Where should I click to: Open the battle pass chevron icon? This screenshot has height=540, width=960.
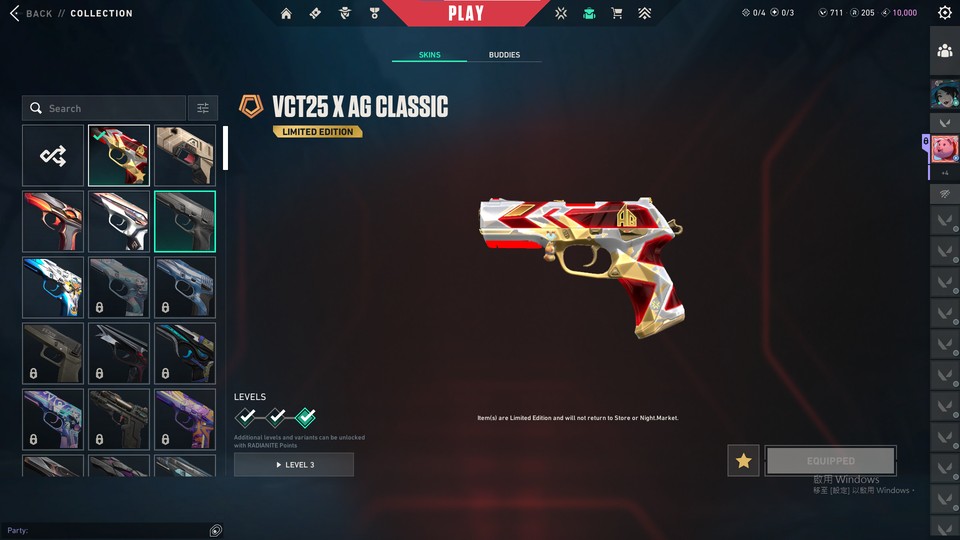tap(645, 13)
